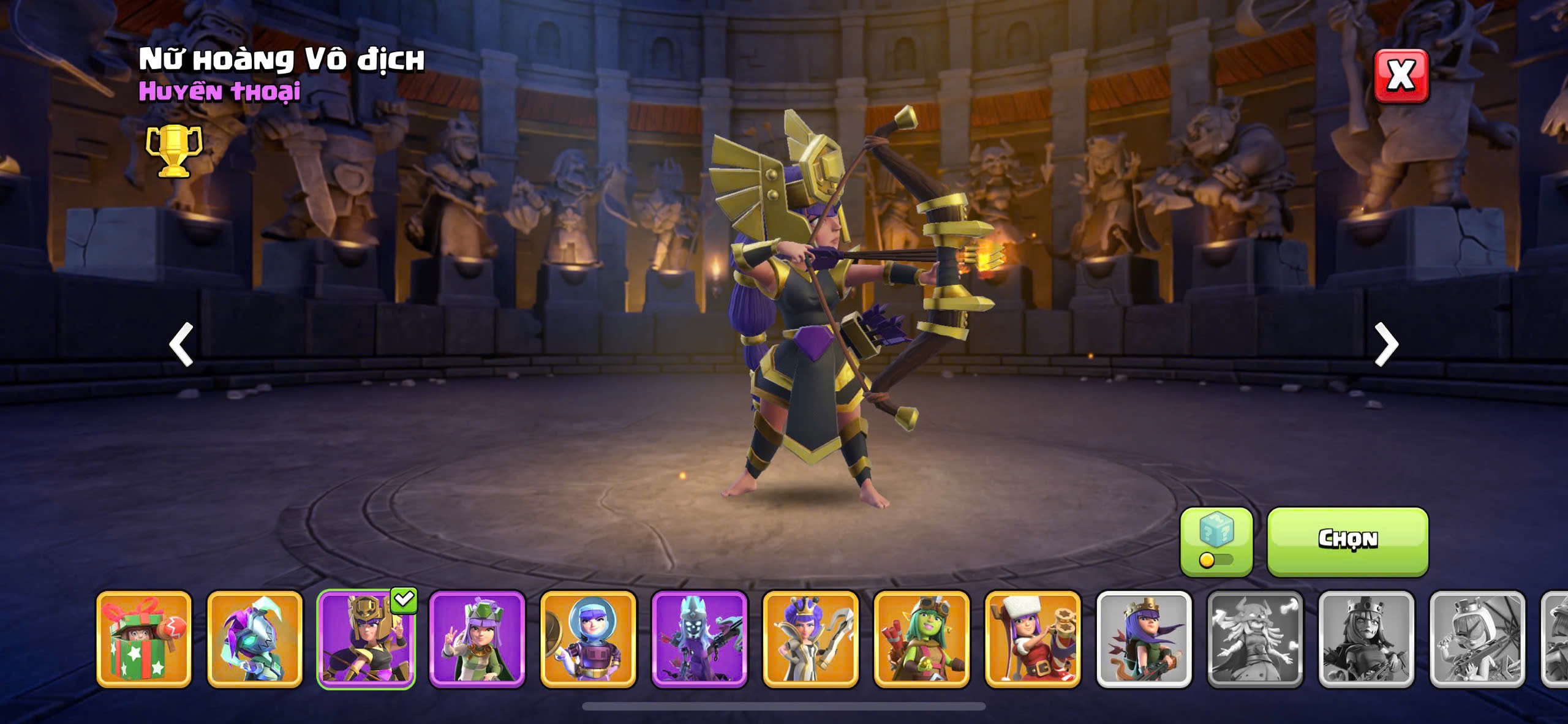The image size is (1568, 724).
Task: Choose the green-masked purple jester skin
Action: 255,638
